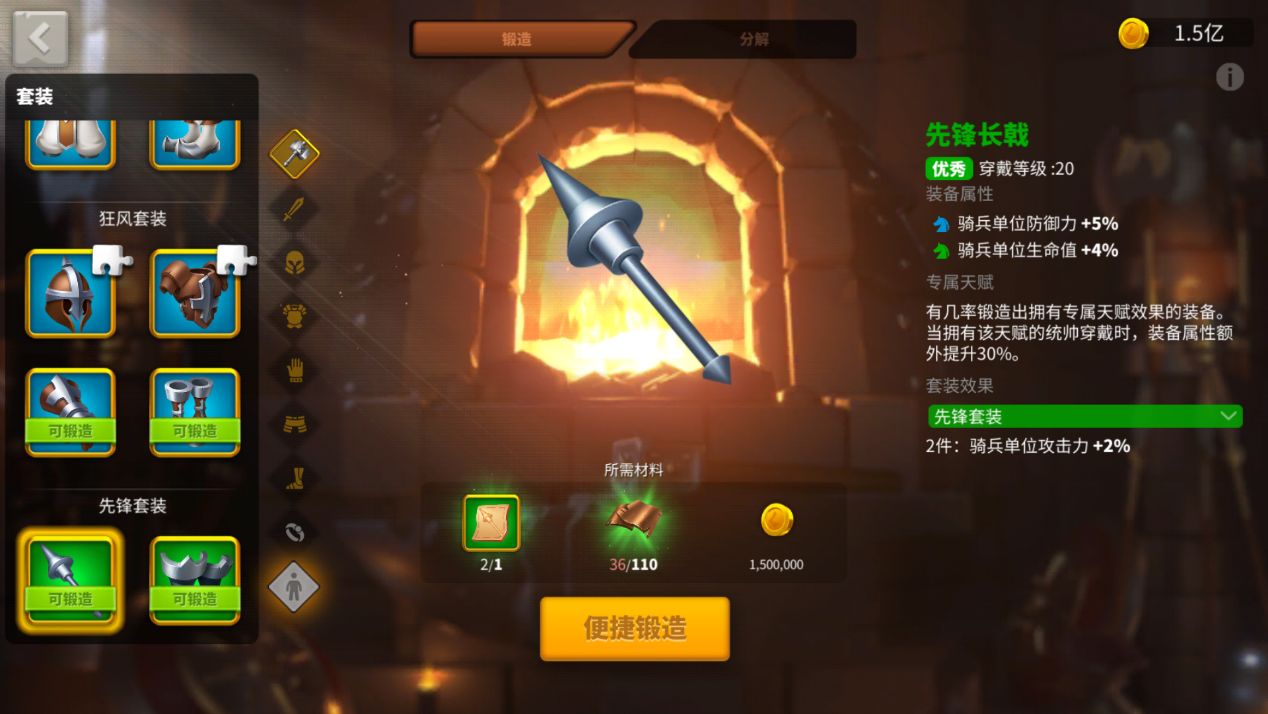Screen dimensions: 1268x714
Task: Show the hammer set category
Action: 294,154
